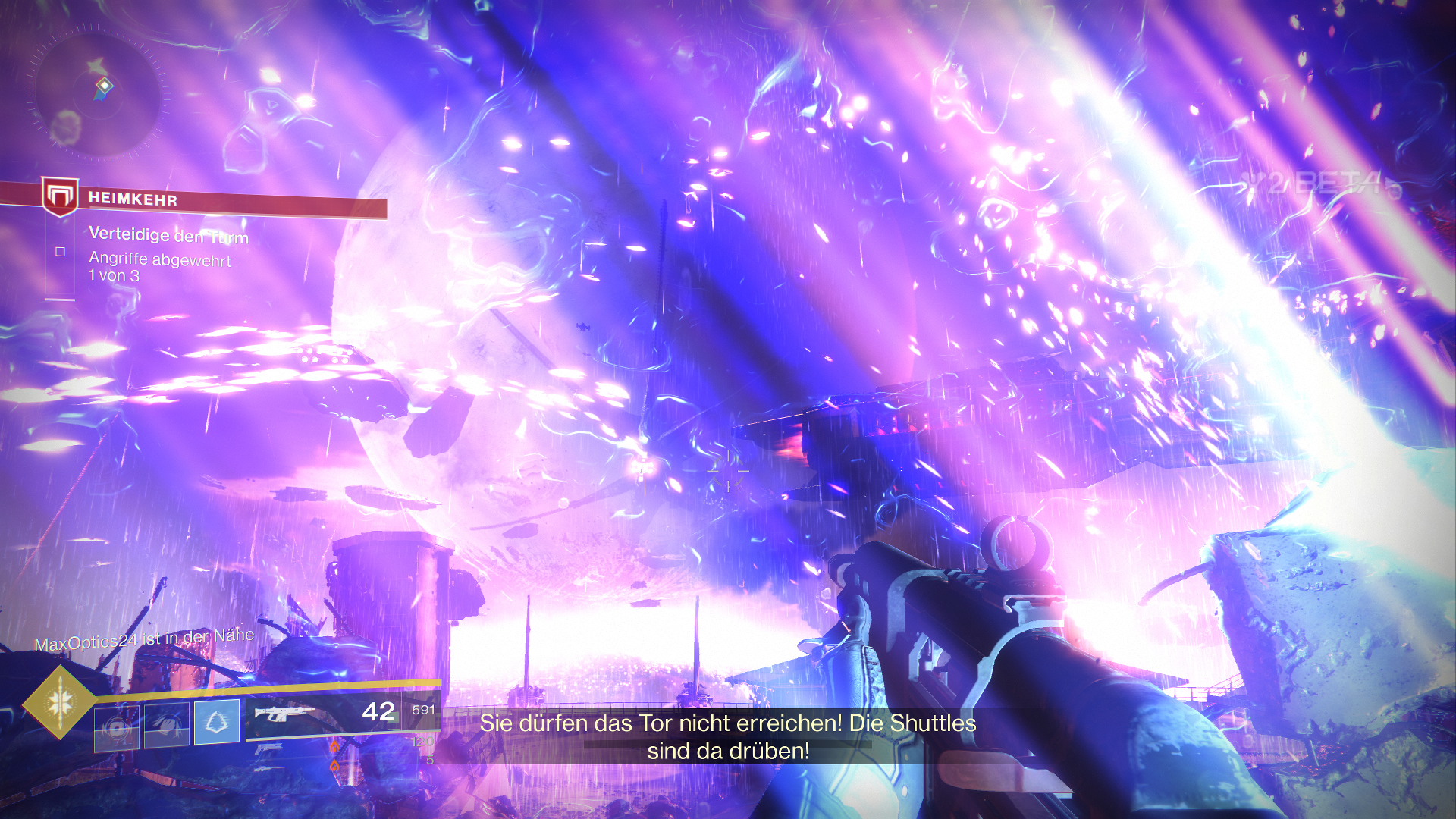Switch to the sidearm weapon icon
This screenshot has height=819, width=1456.
point(268,749)
